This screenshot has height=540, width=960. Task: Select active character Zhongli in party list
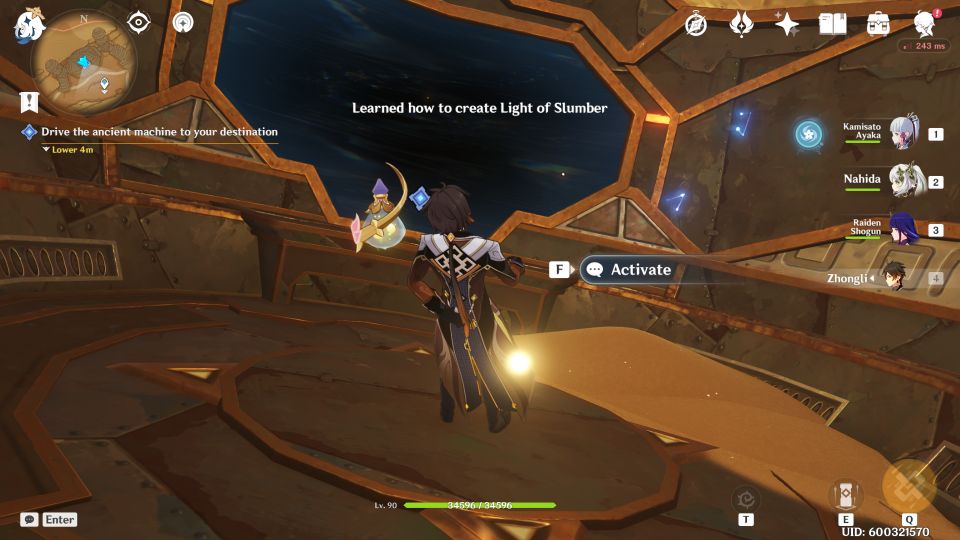coord(895,278)
